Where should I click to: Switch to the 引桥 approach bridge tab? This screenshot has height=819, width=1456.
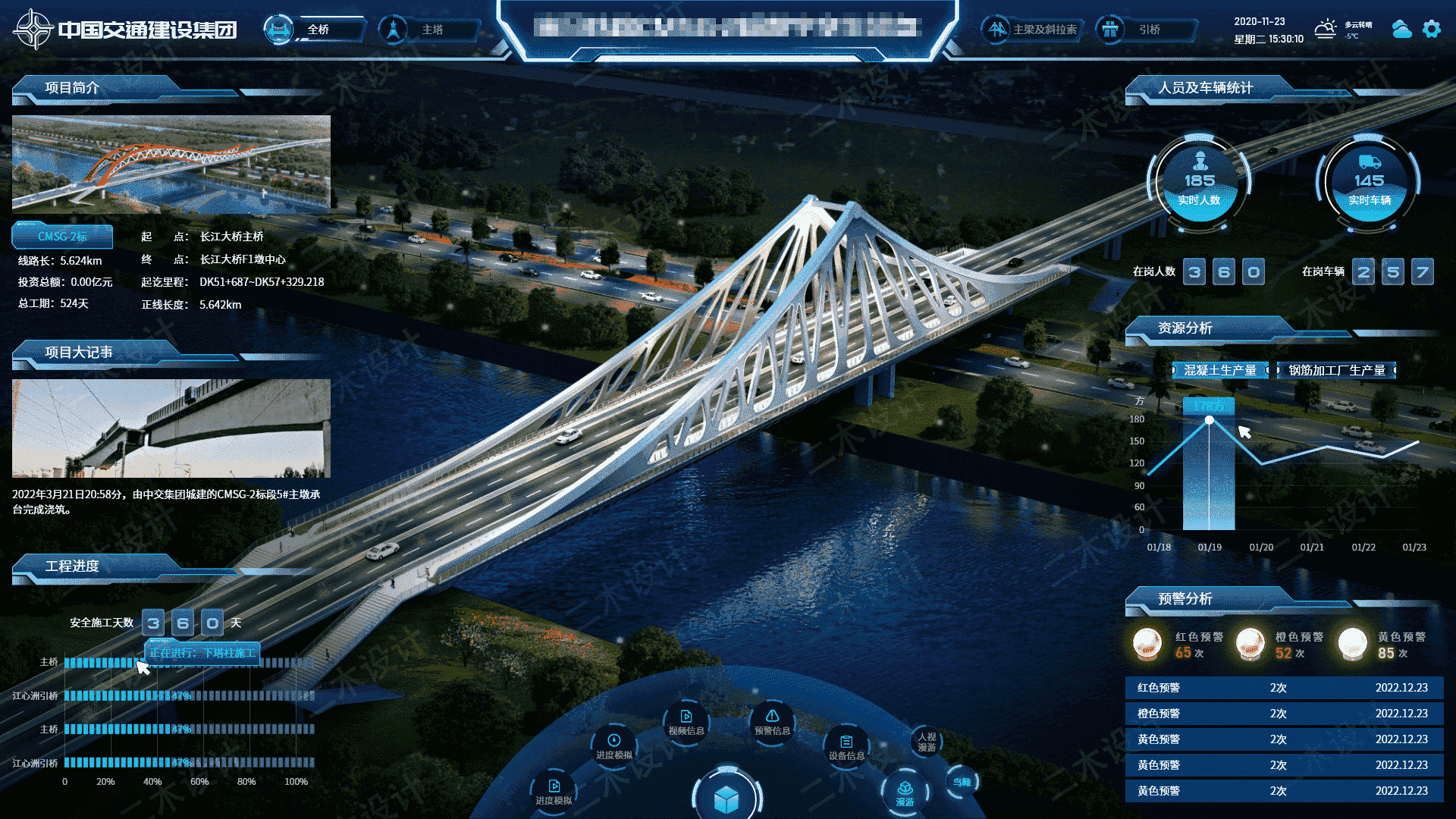coord(1148,30)
